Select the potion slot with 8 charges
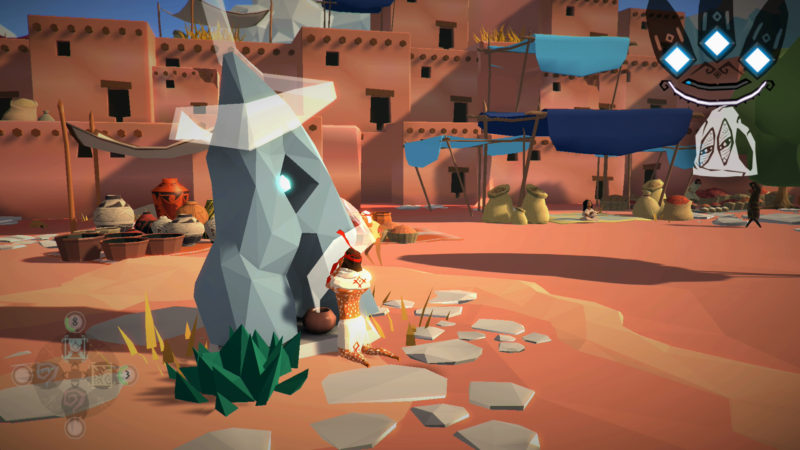800x450 pixels. pyautogui.click(x=75, y=347)
